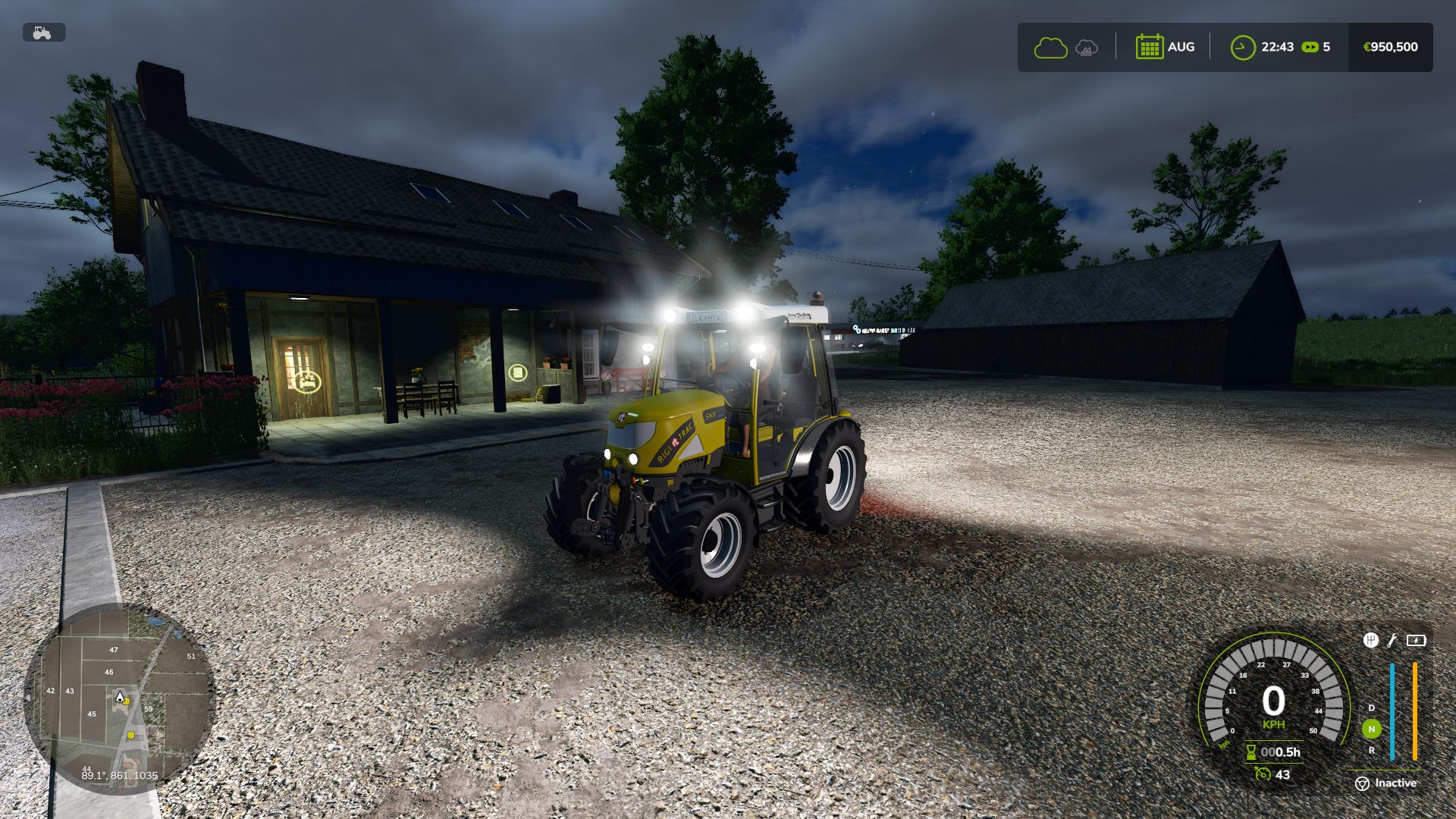Click the cruise control icon beside 43
Viewport: 1456px width, 819px height.
1262,774
